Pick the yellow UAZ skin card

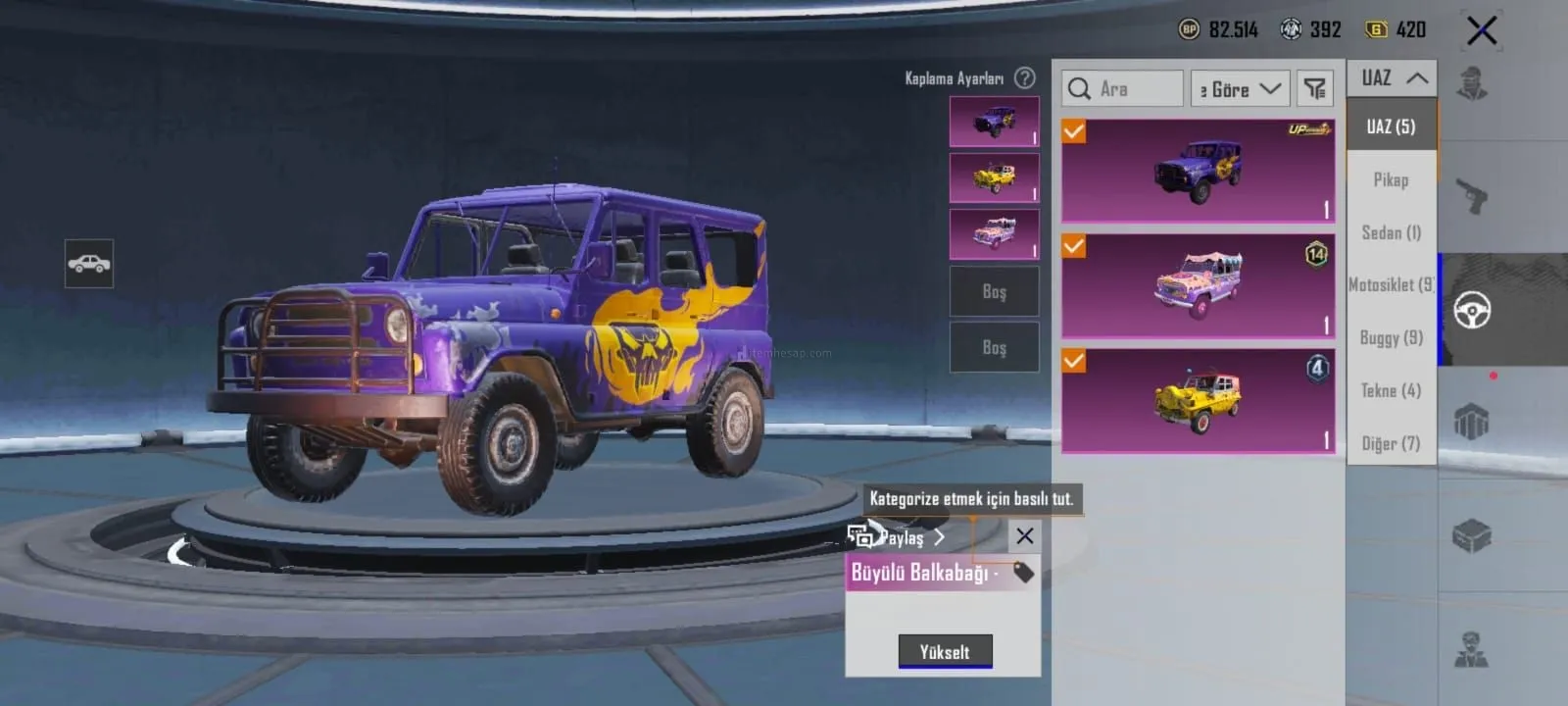1199,400
